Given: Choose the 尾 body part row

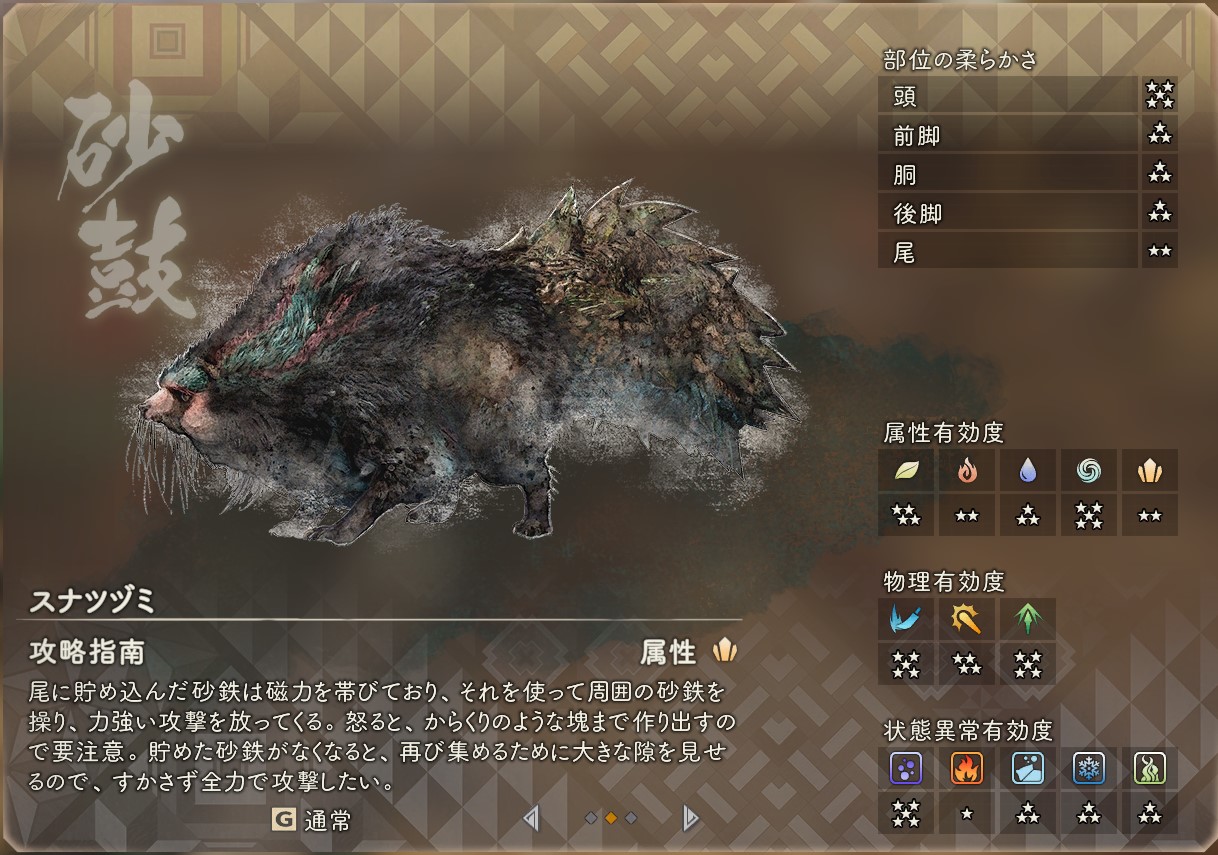Looking at the screenshot, I should pyautogui.click(x=1008, y=252).
